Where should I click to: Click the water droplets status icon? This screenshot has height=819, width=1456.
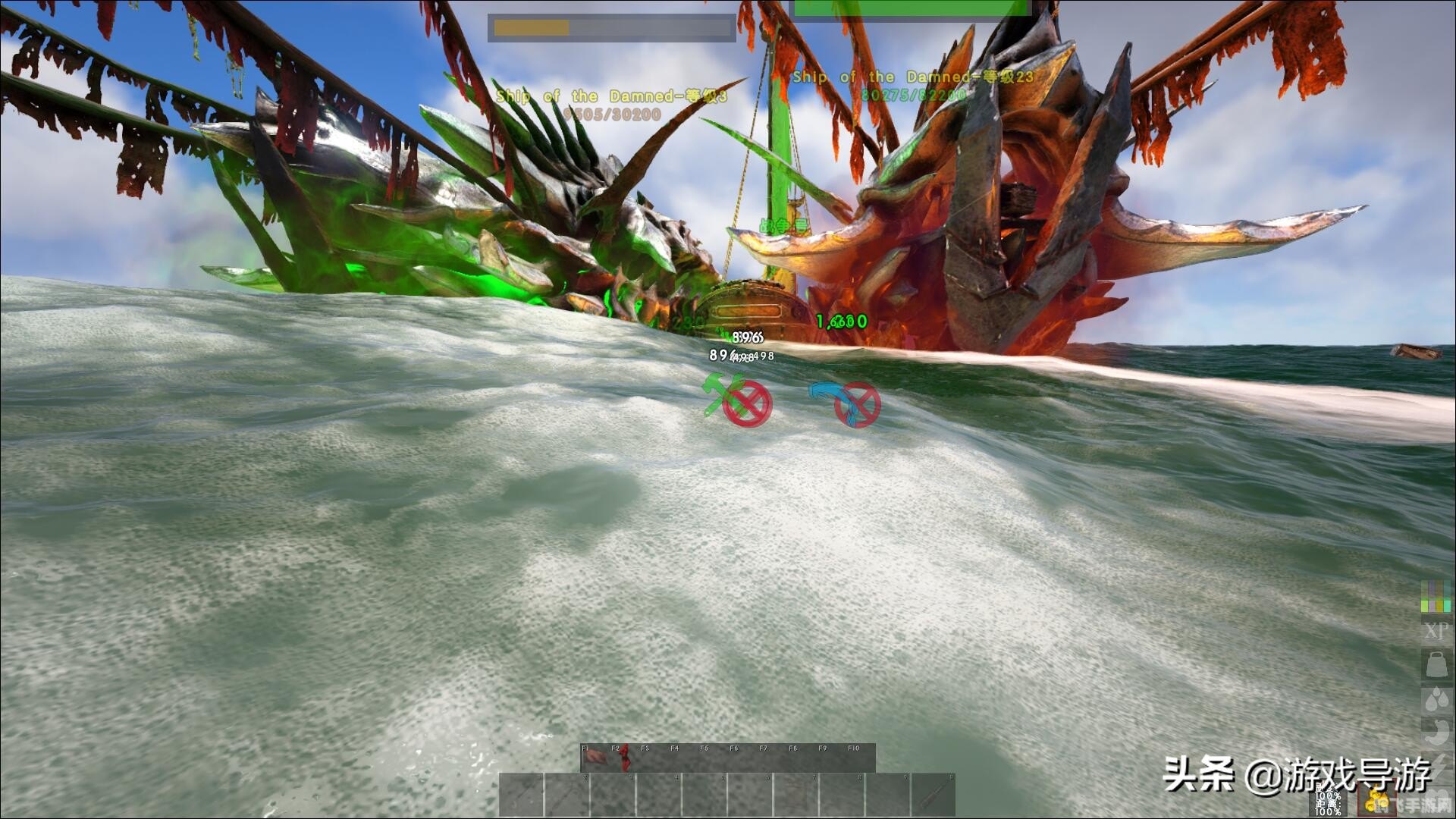(1436, 698)
